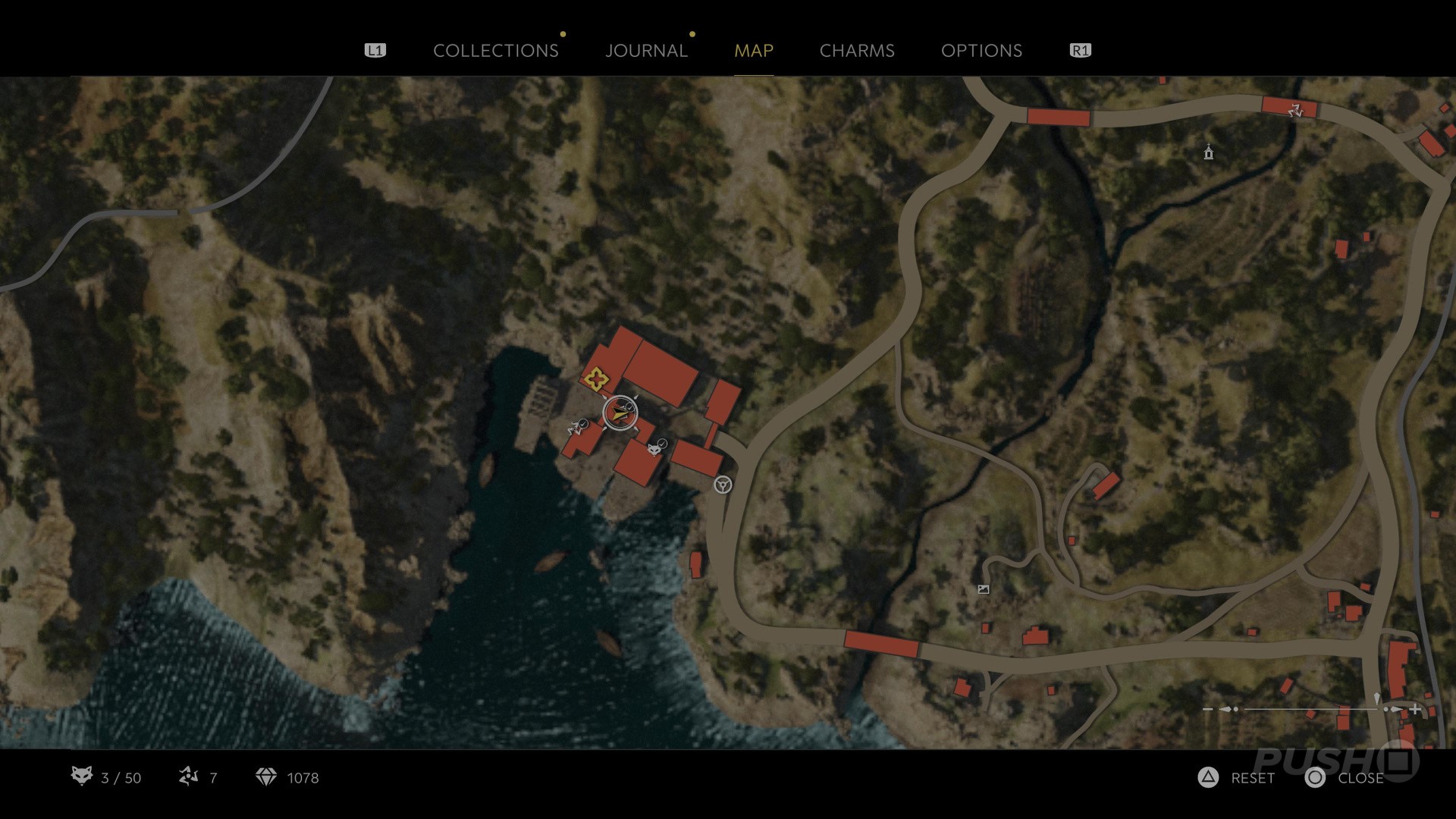
Task: Go to the Charms tab
Action: tap(857, 51)
